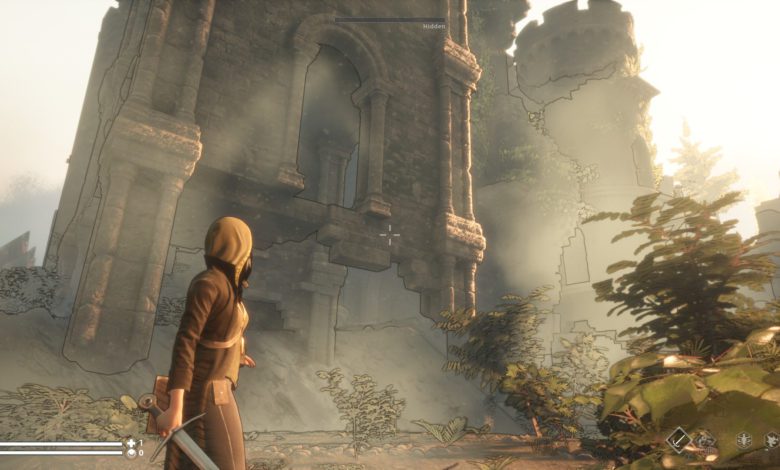780x470 pixels.
Task: Select the faded diamond slot beside the sword
Action: click(x=706, y=440)
